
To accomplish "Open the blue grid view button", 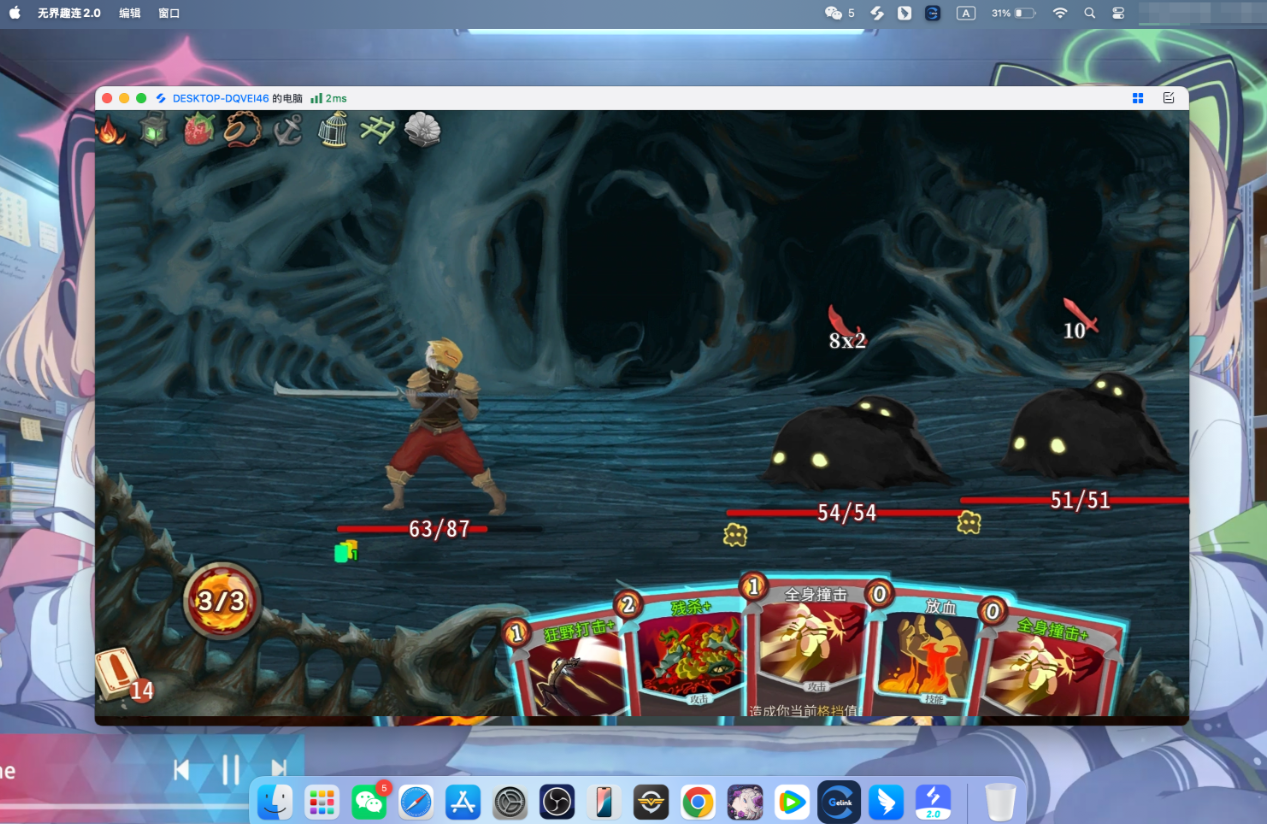I will click(x=1137, y=98).
